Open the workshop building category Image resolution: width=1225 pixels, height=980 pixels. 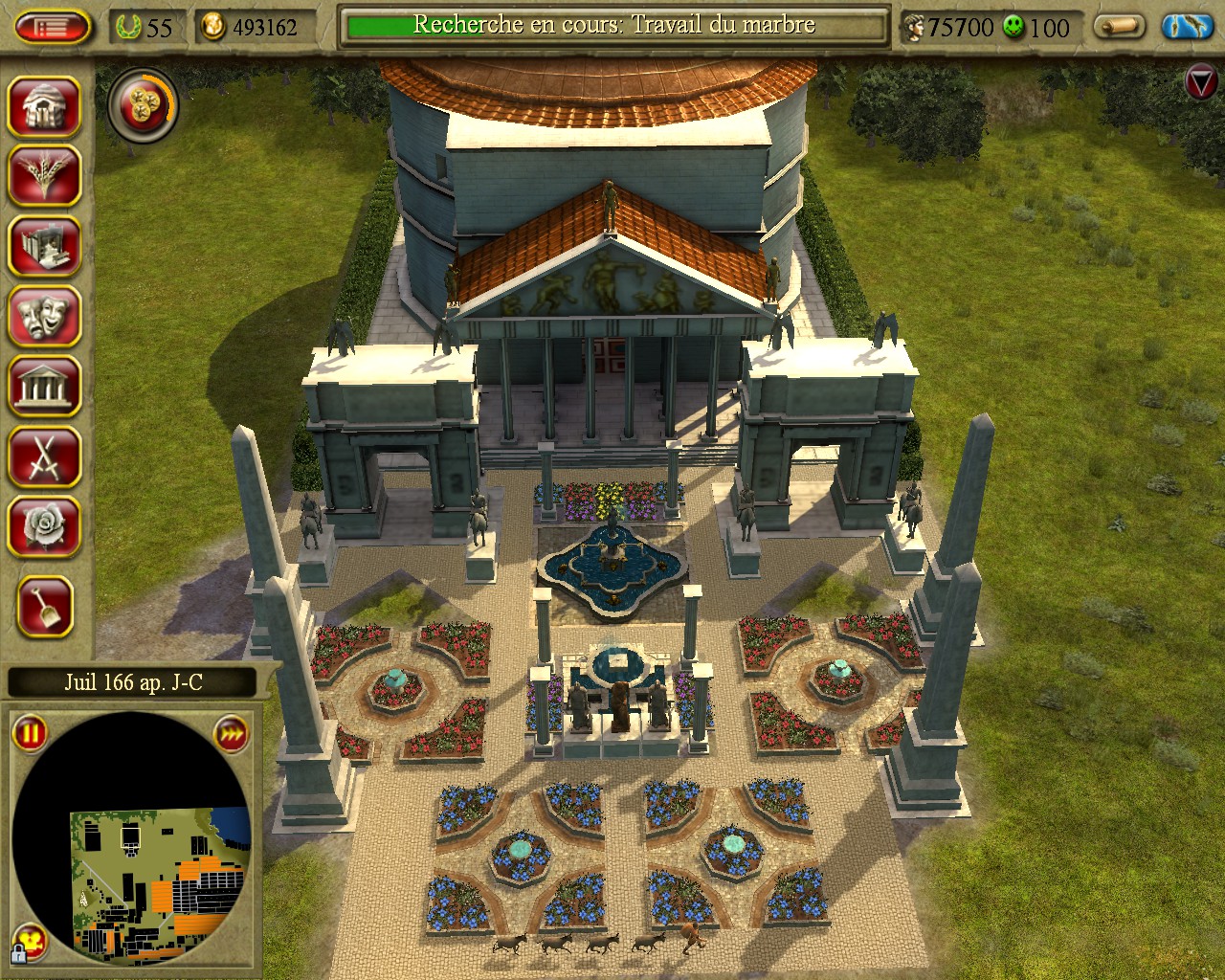(x=44, y=245)
